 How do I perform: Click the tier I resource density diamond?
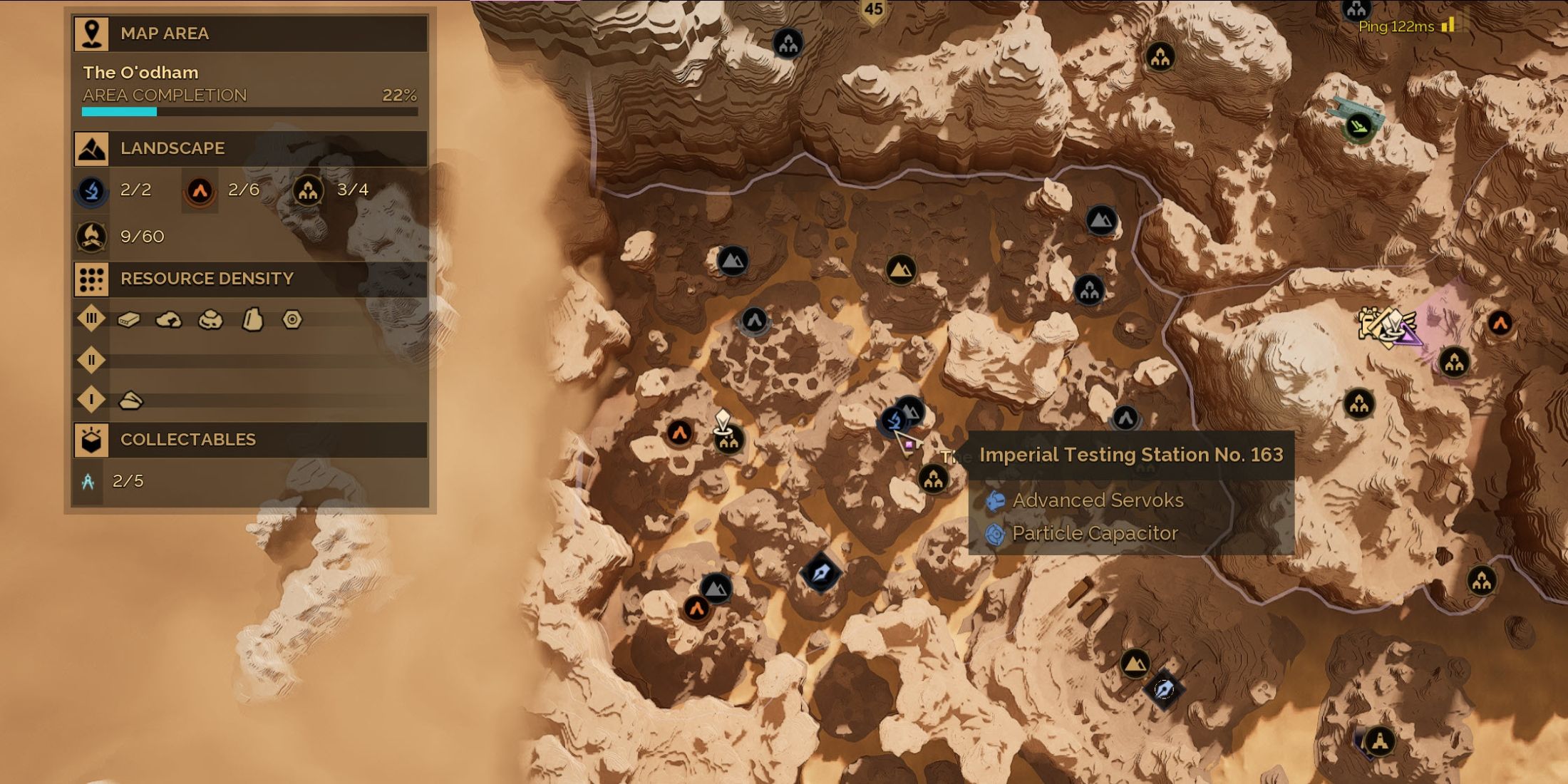[91, 400]
